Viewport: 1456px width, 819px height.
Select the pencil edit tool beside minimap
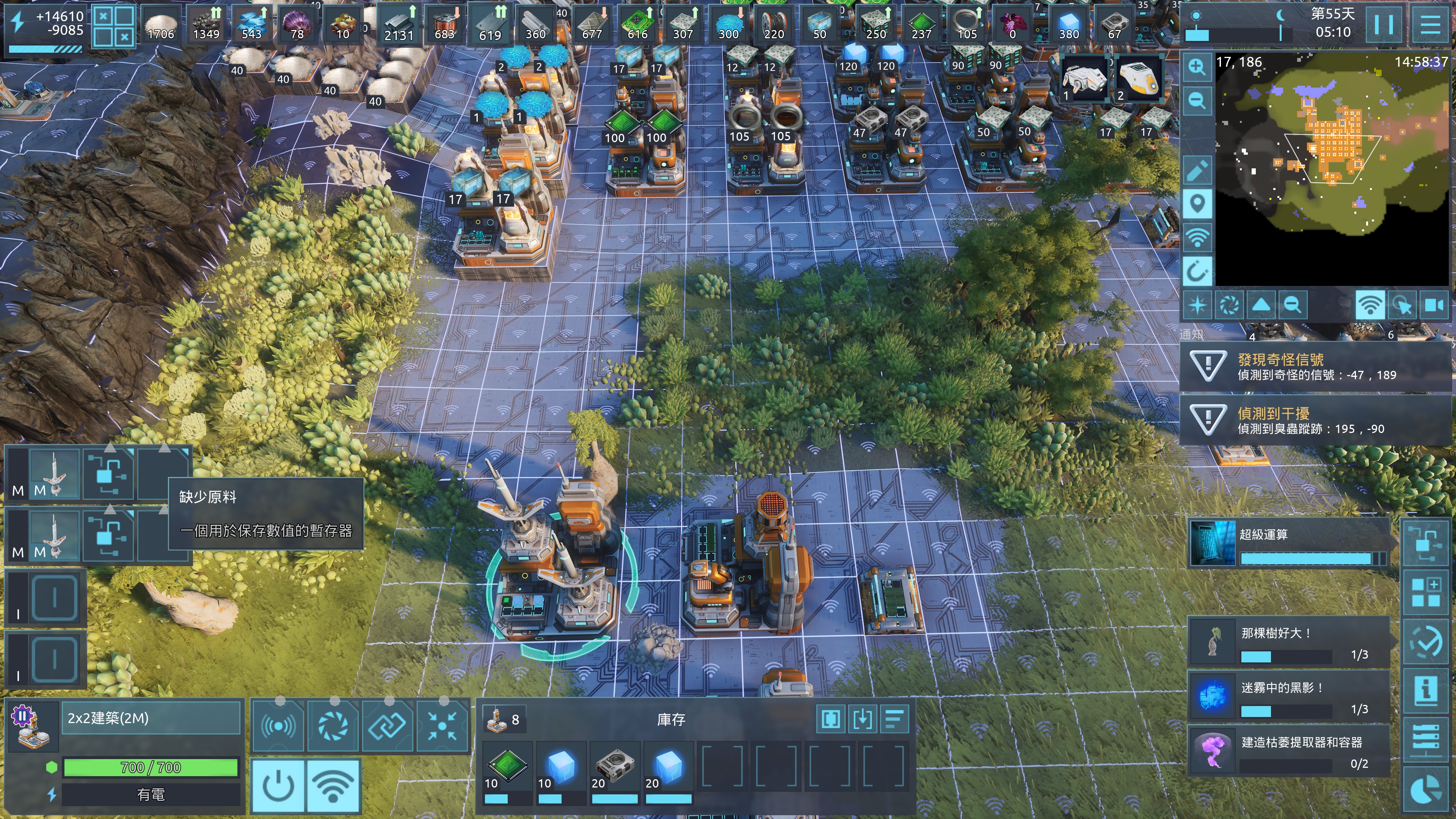click(x=1197, y=169)
